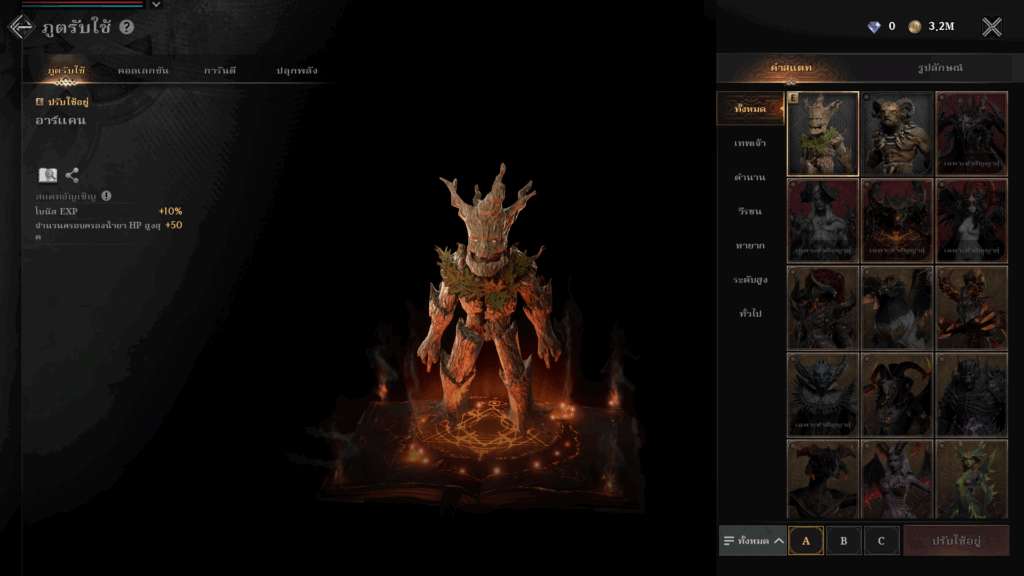The width and height of the screenshot is (1024, 576).
Task: Choose the ตำนาน category filter
Action: coord(749,177)
